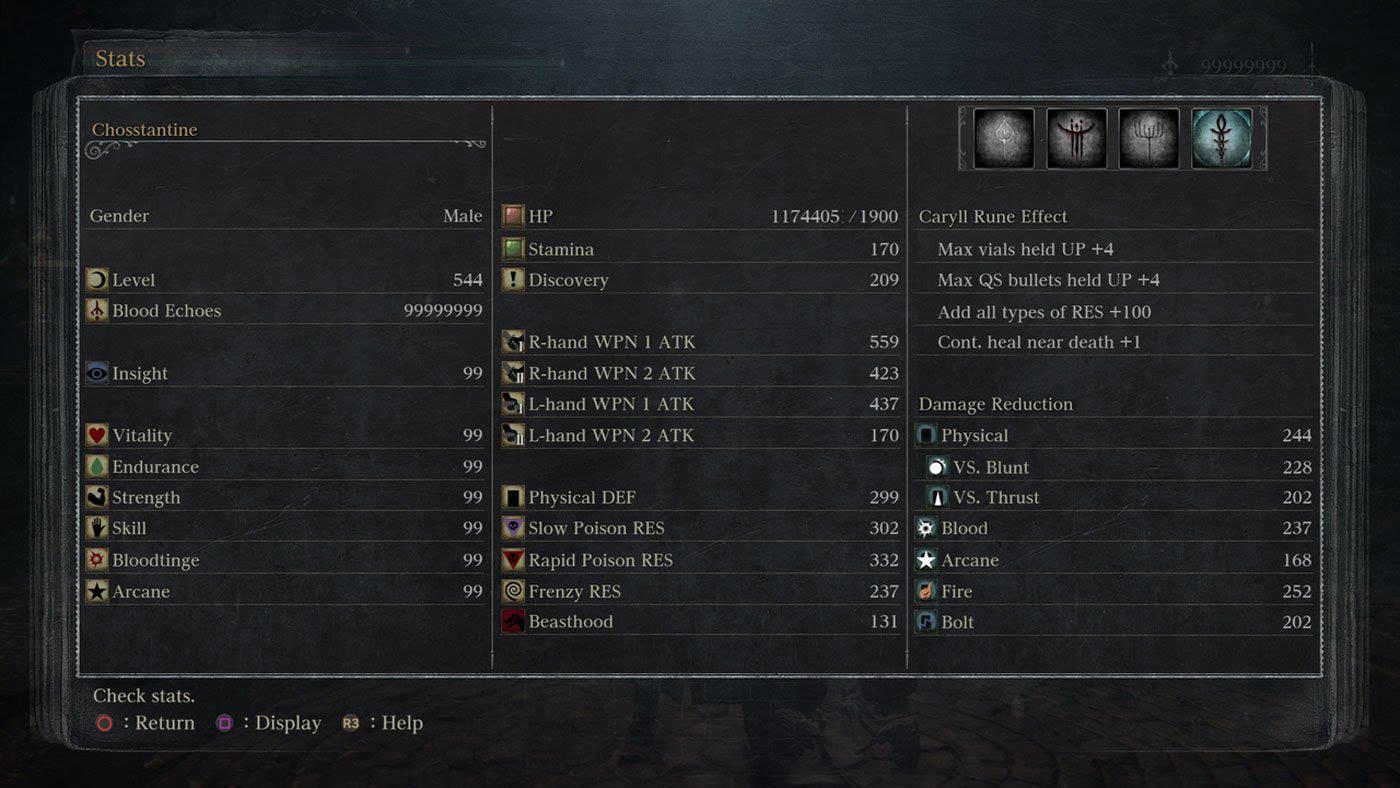
Task: Choose the Bolt damage reduction row
Action: coord(1113,622)
